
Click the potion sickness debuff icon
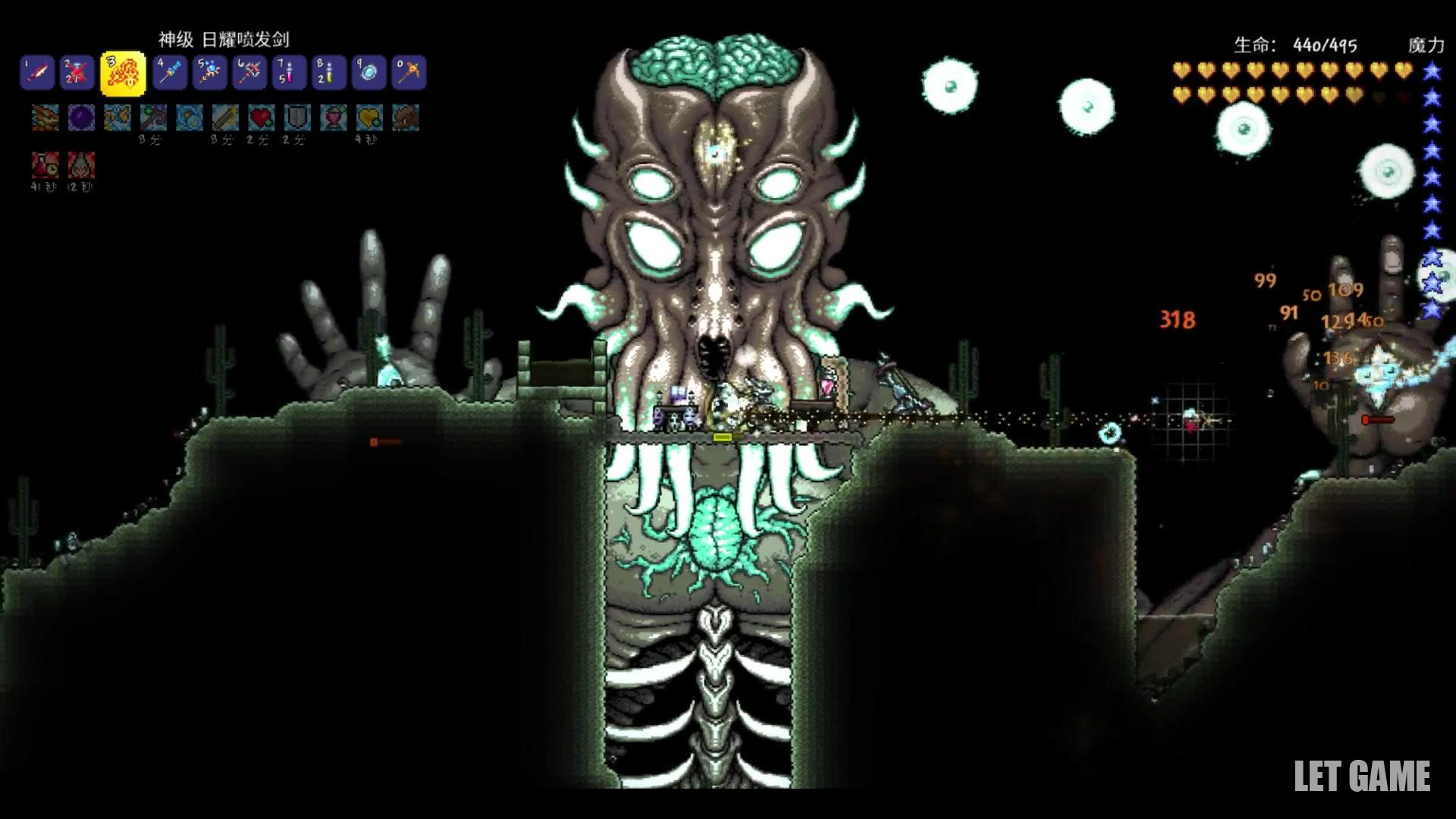click(44, 165)
